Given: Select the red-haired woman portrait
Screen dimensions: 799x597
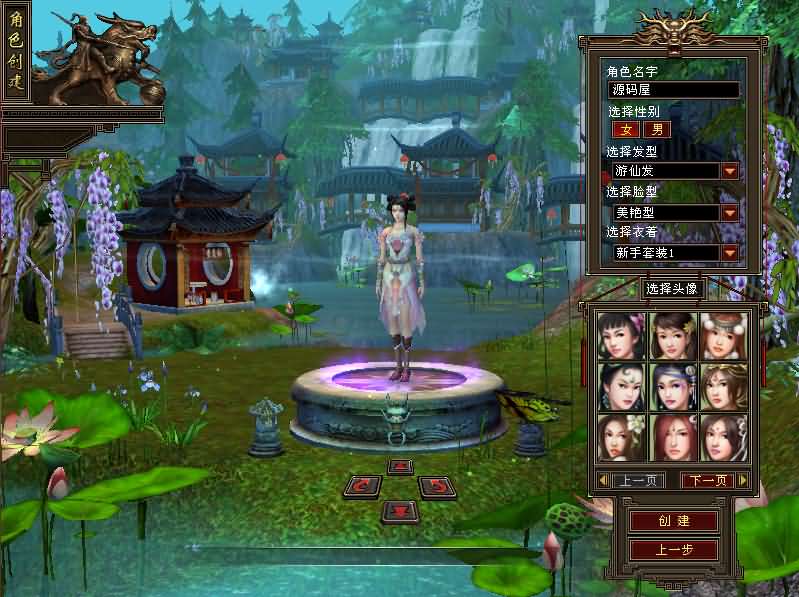Looking at the screenshot, I should (673, 437).
